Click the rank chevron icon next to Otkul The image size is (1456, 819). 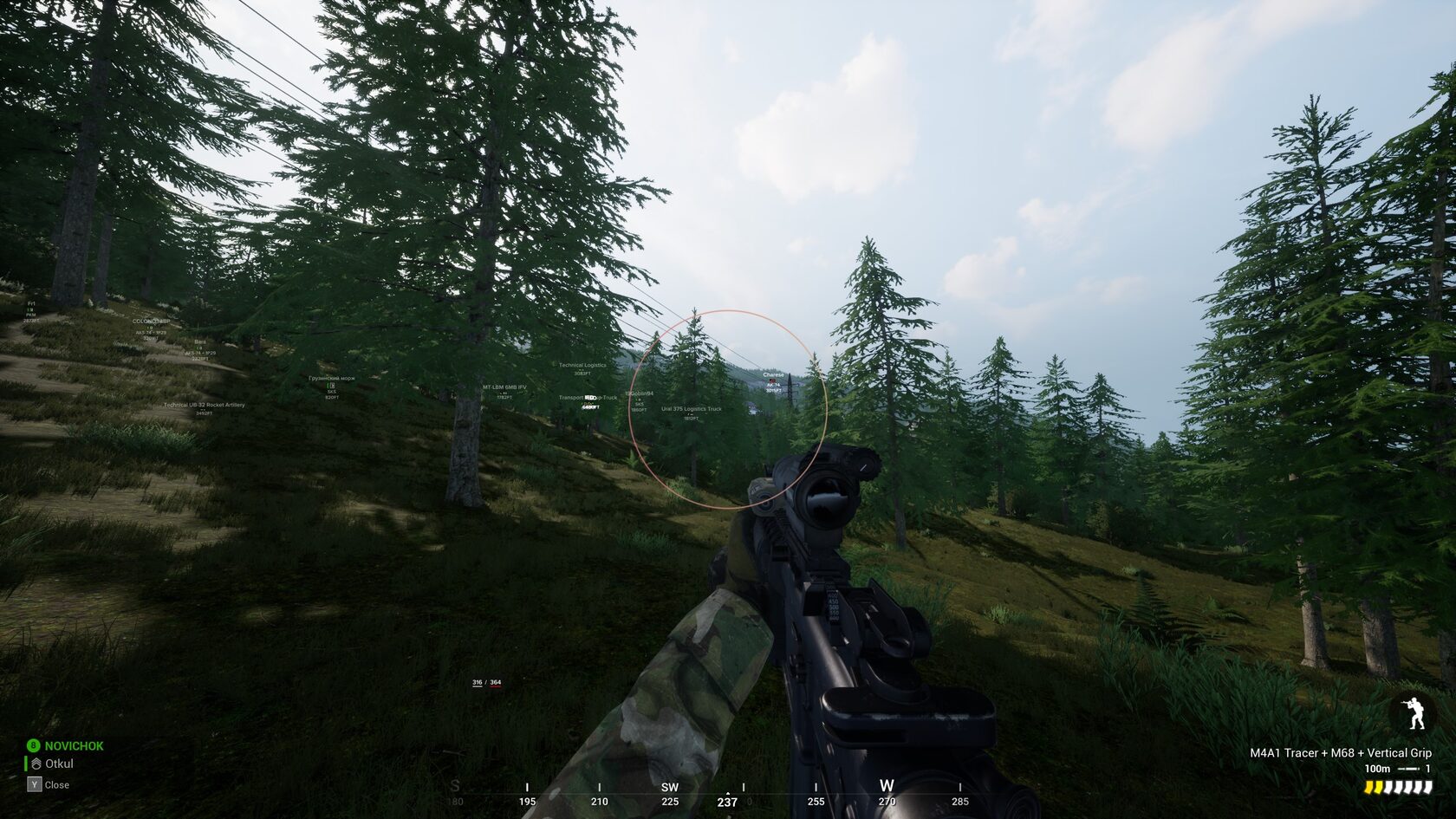(x=36, y=764)
